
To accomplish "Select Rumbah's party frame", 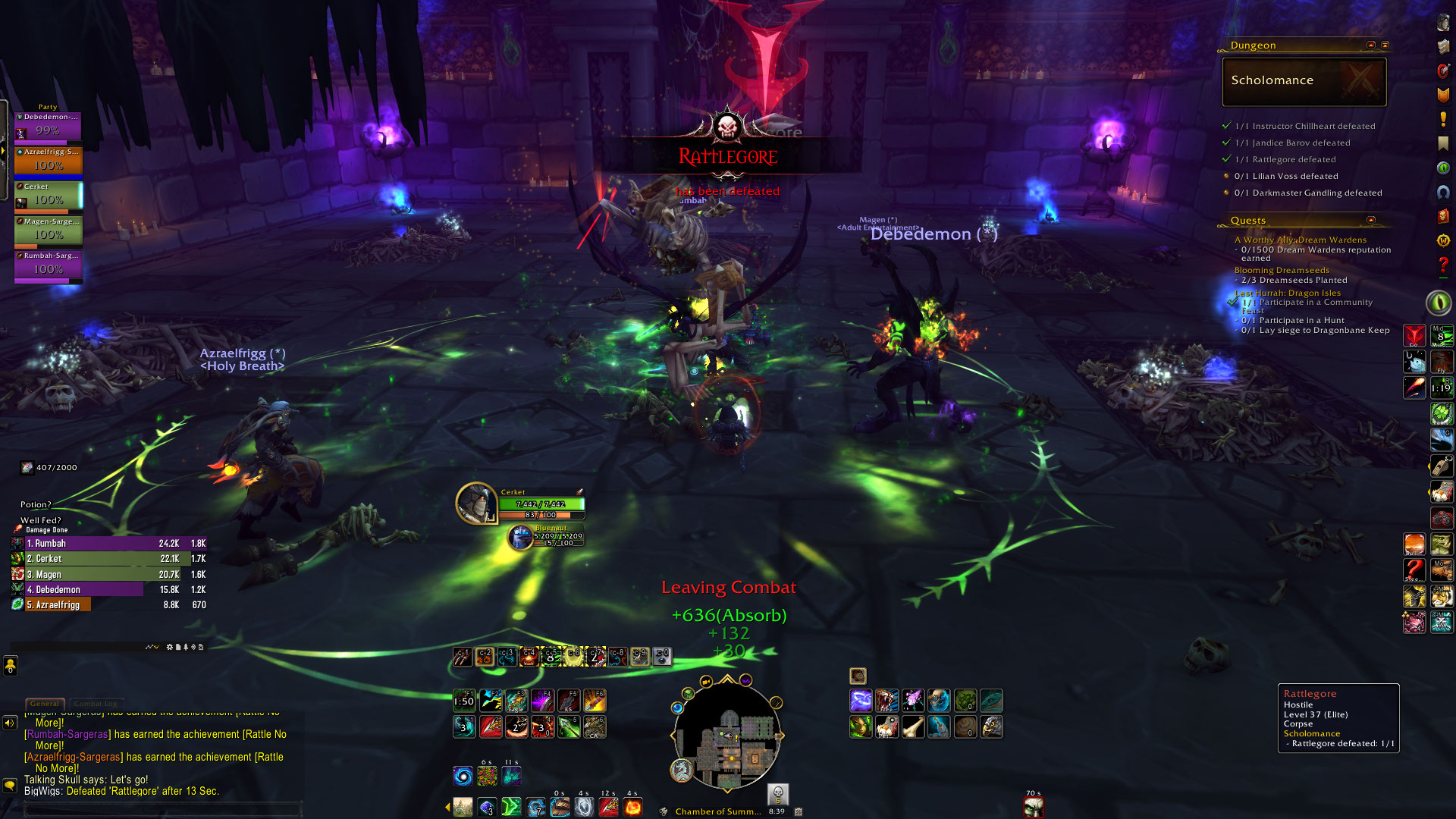I will point(48,267).
